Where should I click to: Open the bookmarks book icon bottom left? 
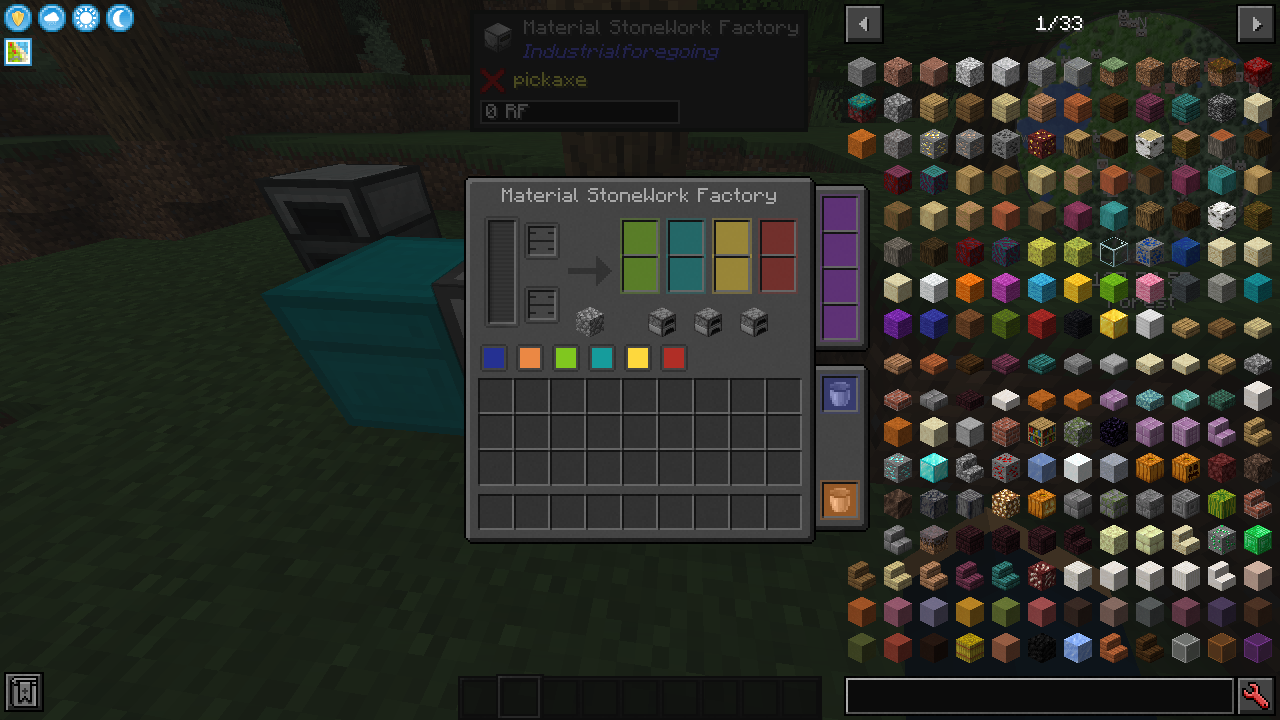(22, 692)
